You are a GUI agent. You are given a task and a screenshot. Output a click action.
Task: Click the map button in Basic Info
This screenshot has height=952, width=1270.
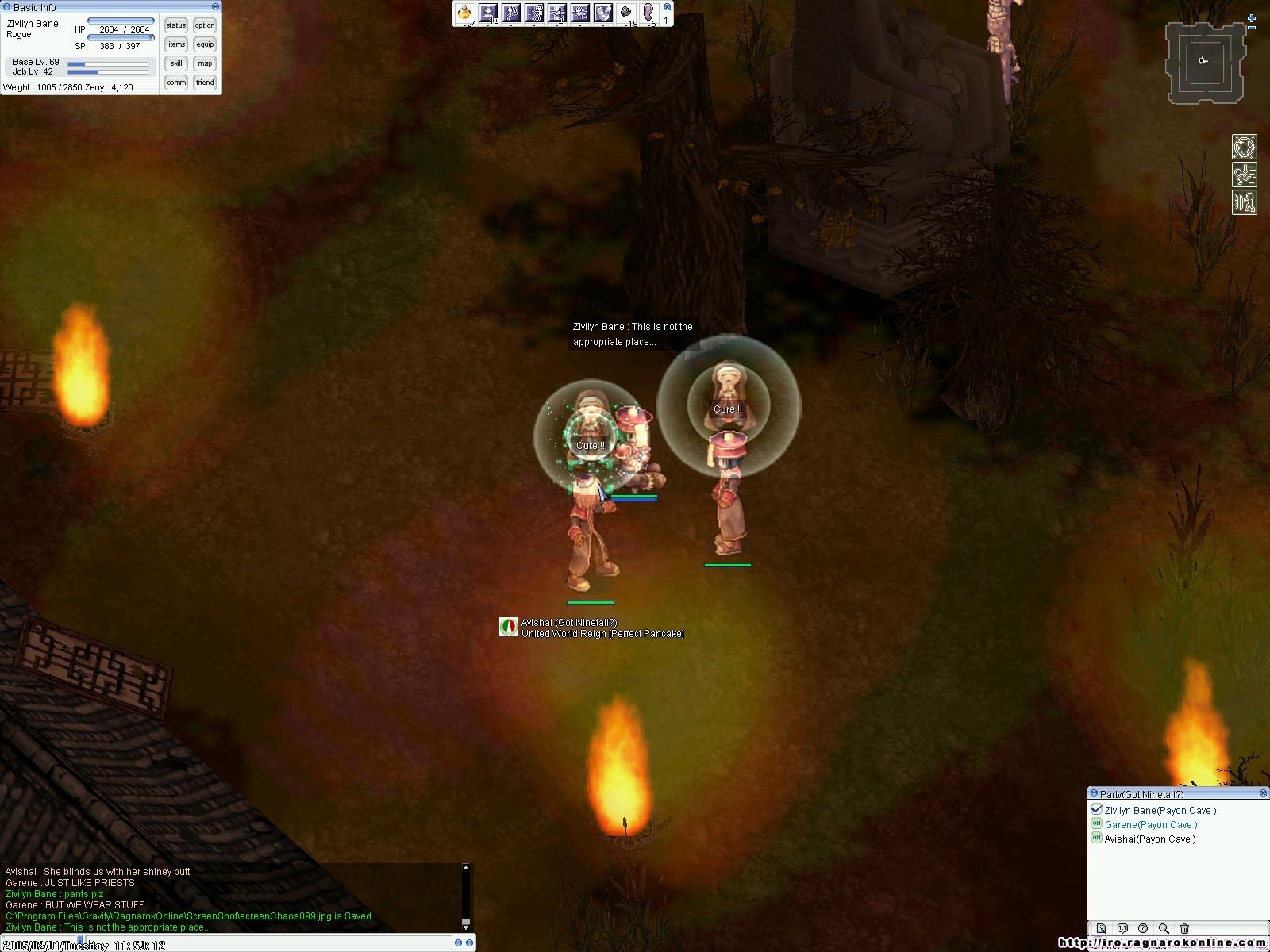205,63
